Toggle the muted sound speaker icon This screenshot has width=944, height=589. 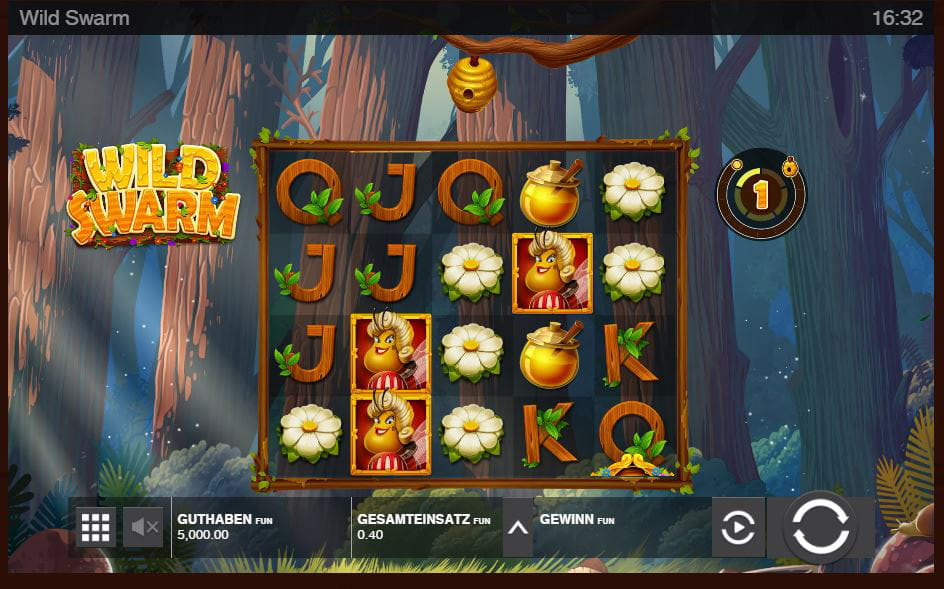click(x=143, y=527)
